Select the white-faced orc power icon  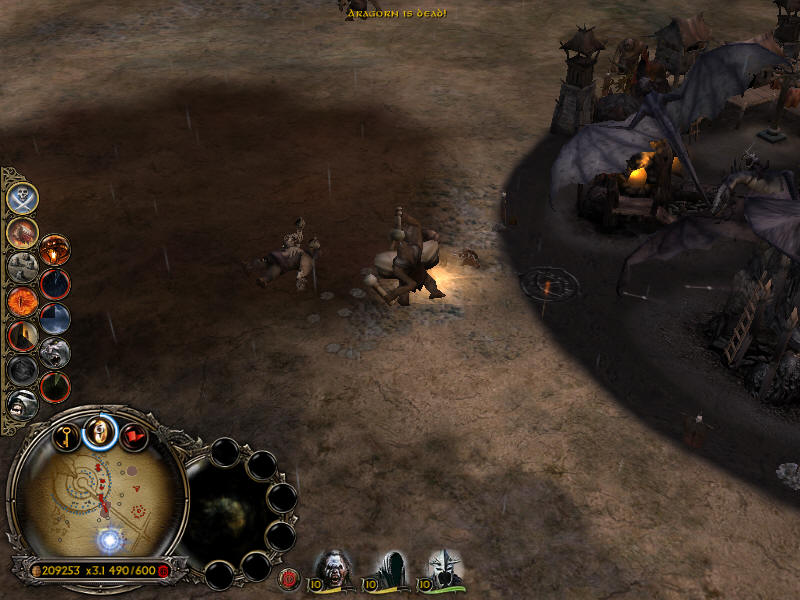point(22,404)
